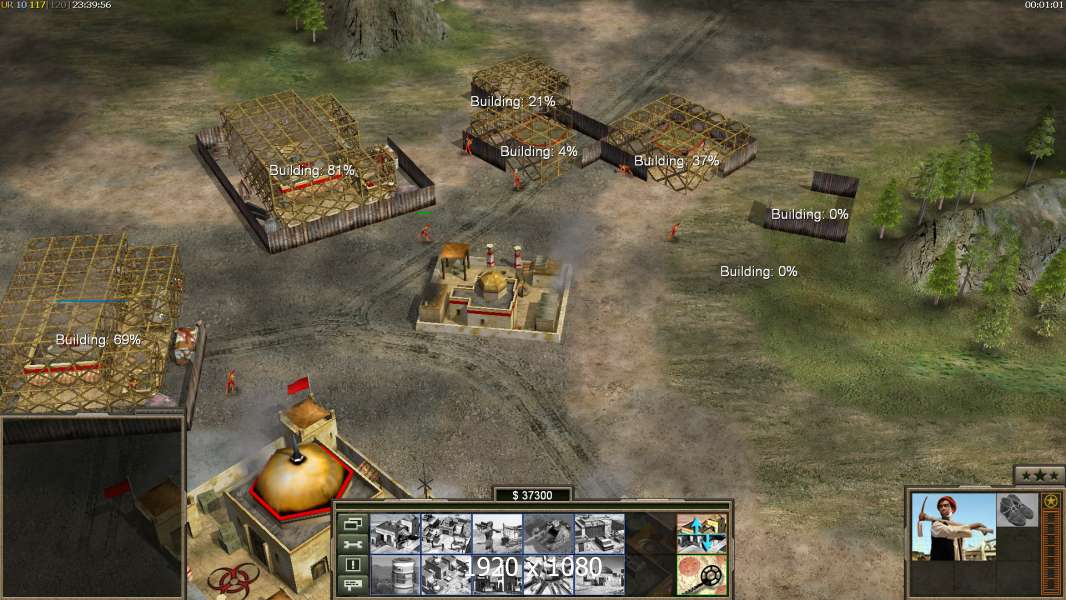Screen dimensions: 1066x600
Task: Select the worker shoes upgrade icon
Action: click(1018, 509)
